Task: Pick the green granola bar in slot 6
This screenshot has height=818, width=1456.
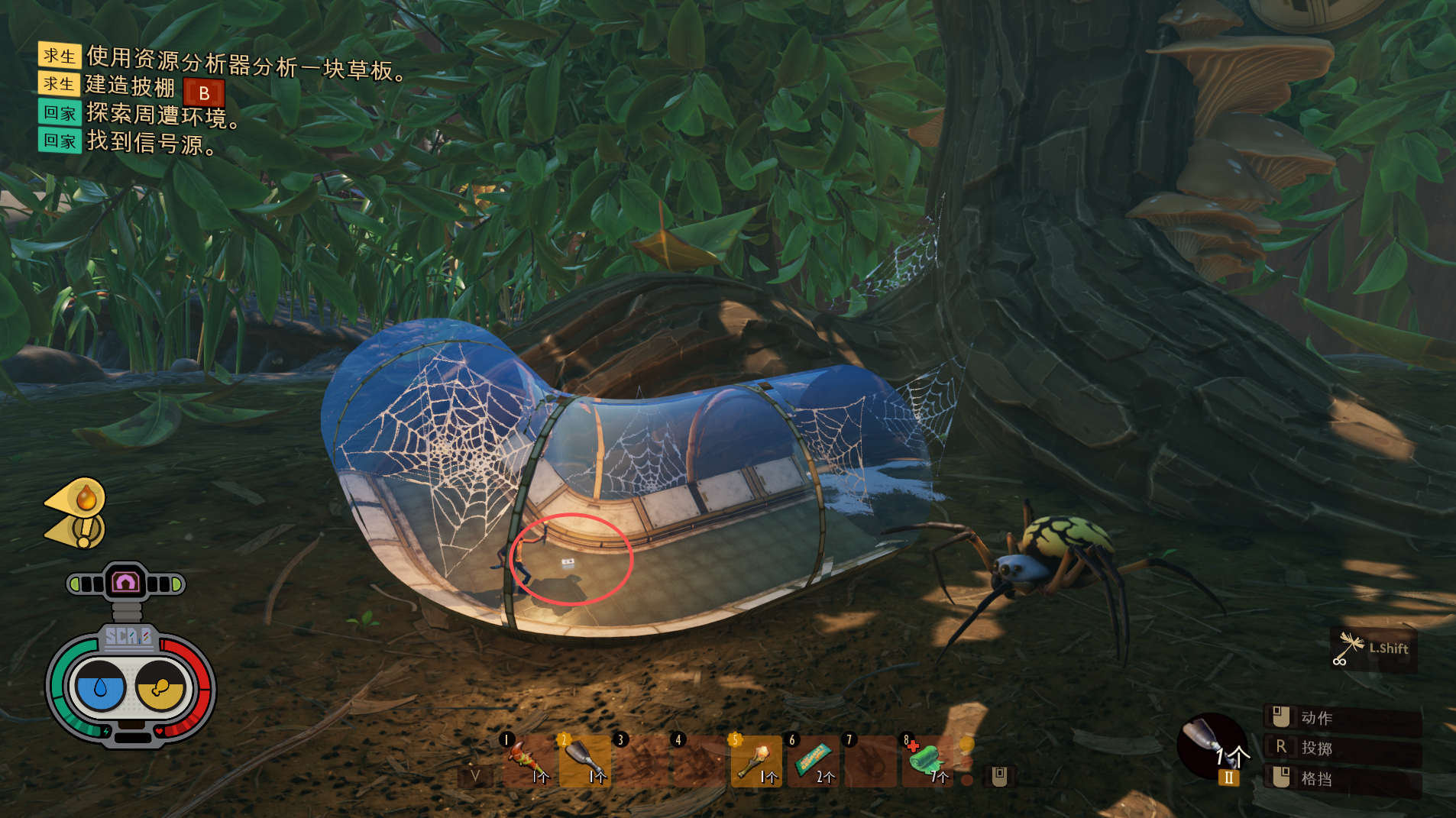Action: coord(813,761)
